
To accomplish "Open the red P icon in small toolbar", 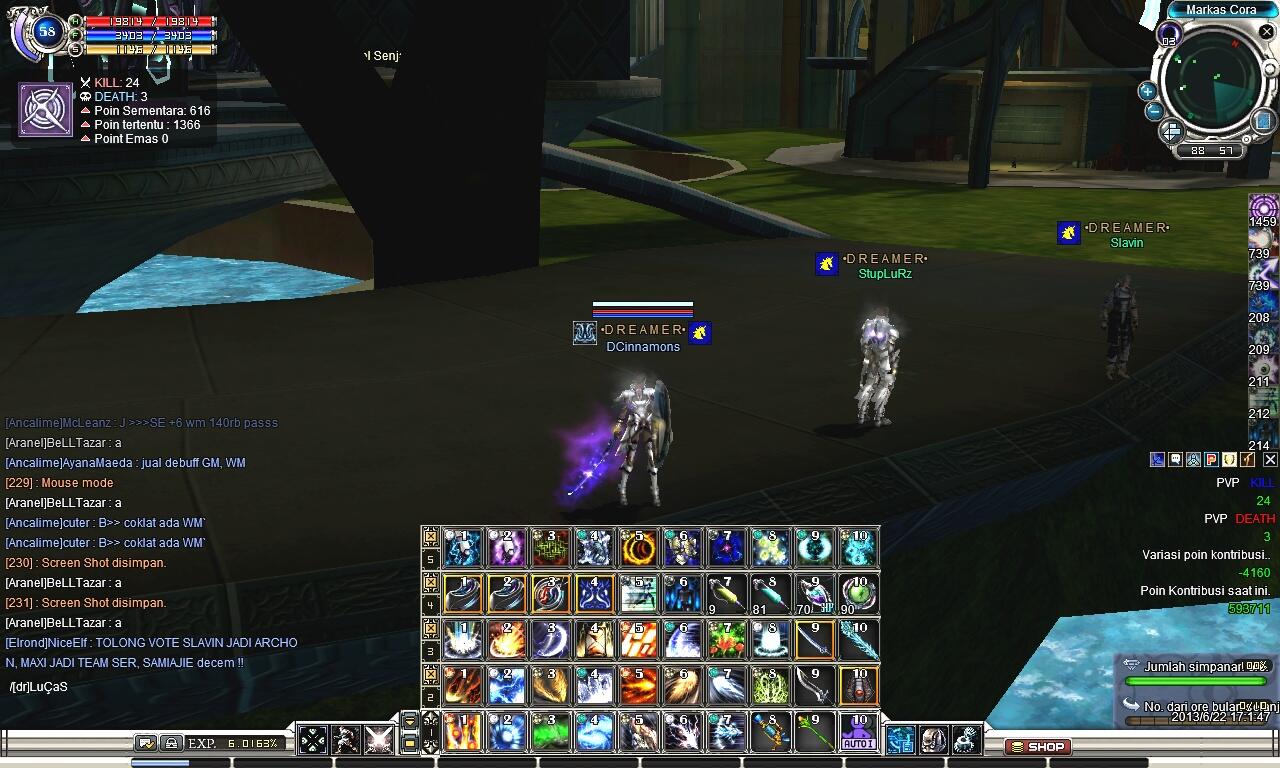I will (1211, 460).
